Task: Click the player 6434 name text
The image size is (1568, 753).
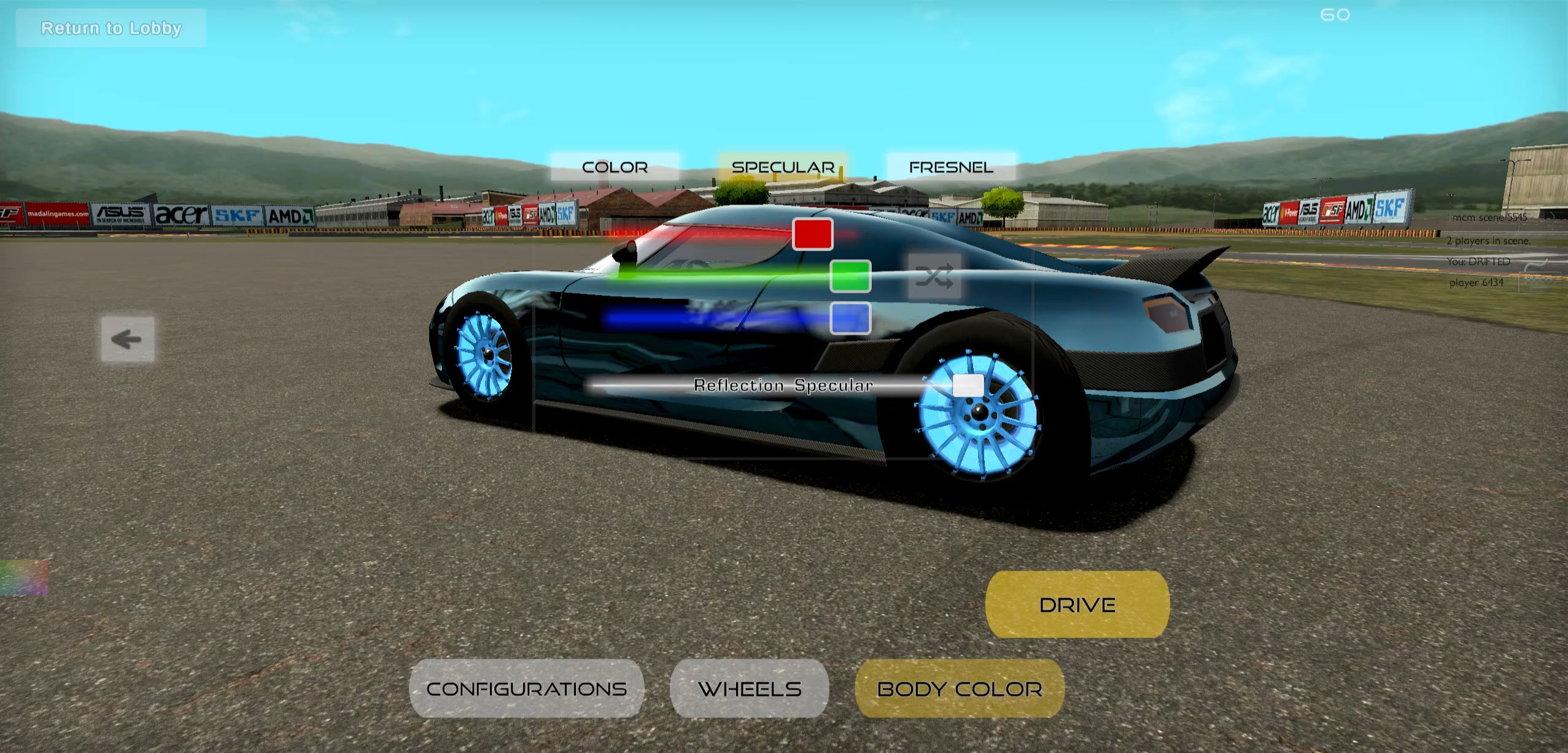Action: coord(1477,283)
